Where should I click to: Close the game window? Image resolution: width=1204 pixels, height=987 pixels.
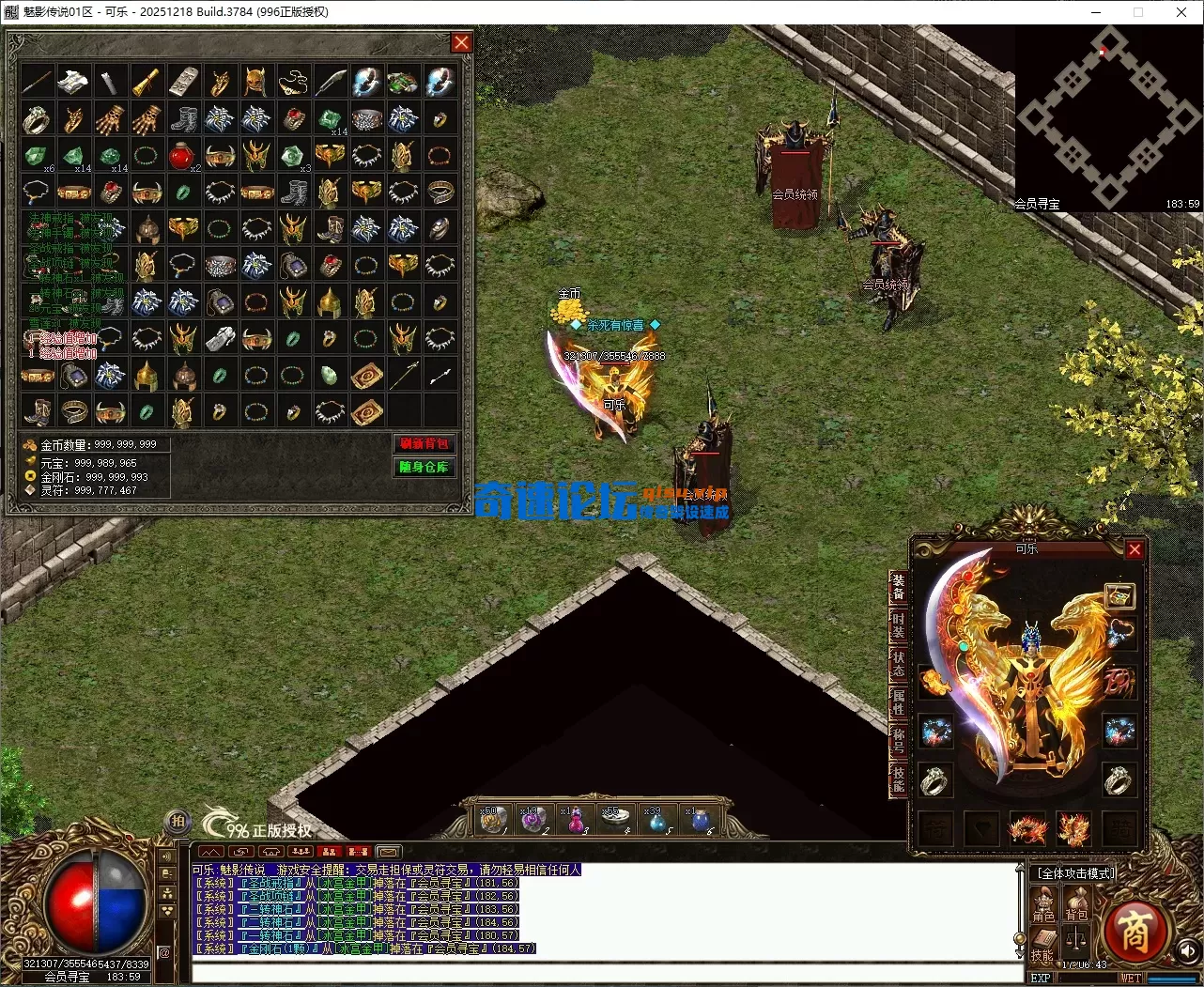click(x=1181, y=12)
